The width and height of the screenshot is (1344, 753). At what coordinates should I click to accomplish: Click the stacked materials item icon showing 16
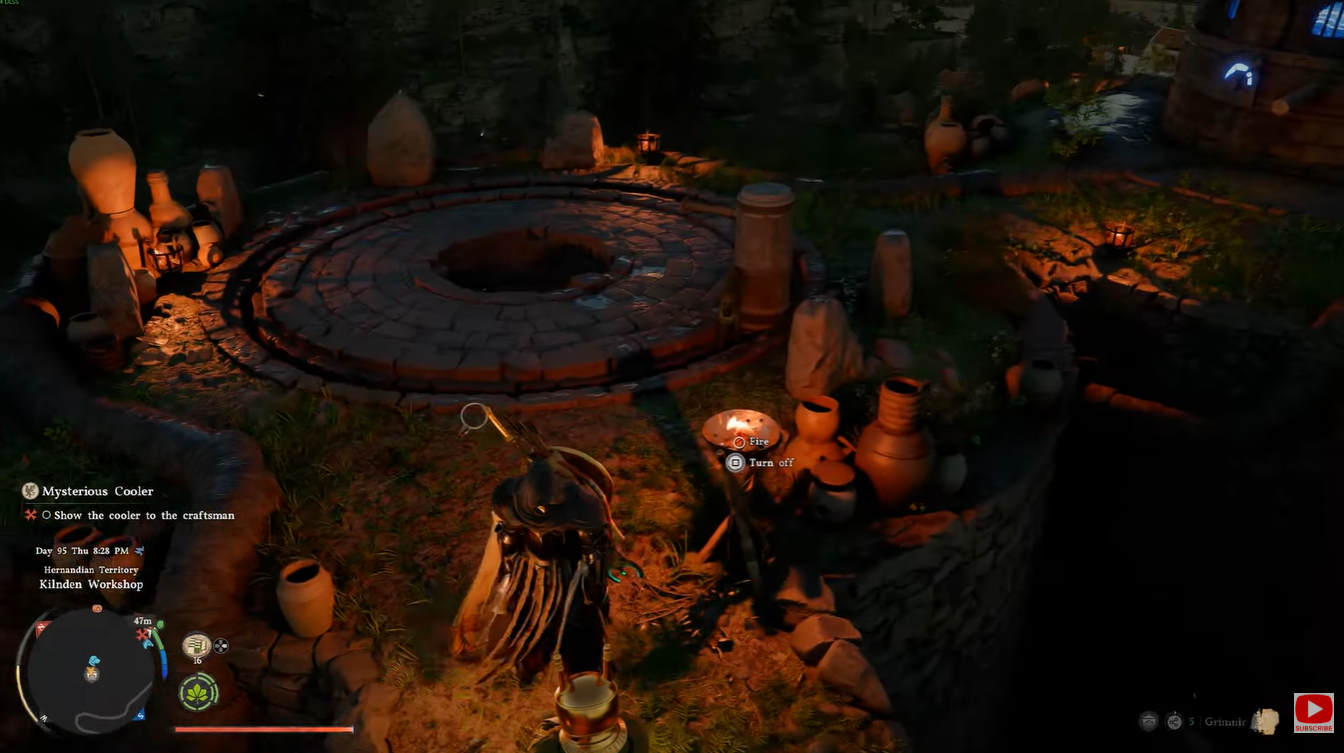[x=196, y=645]
